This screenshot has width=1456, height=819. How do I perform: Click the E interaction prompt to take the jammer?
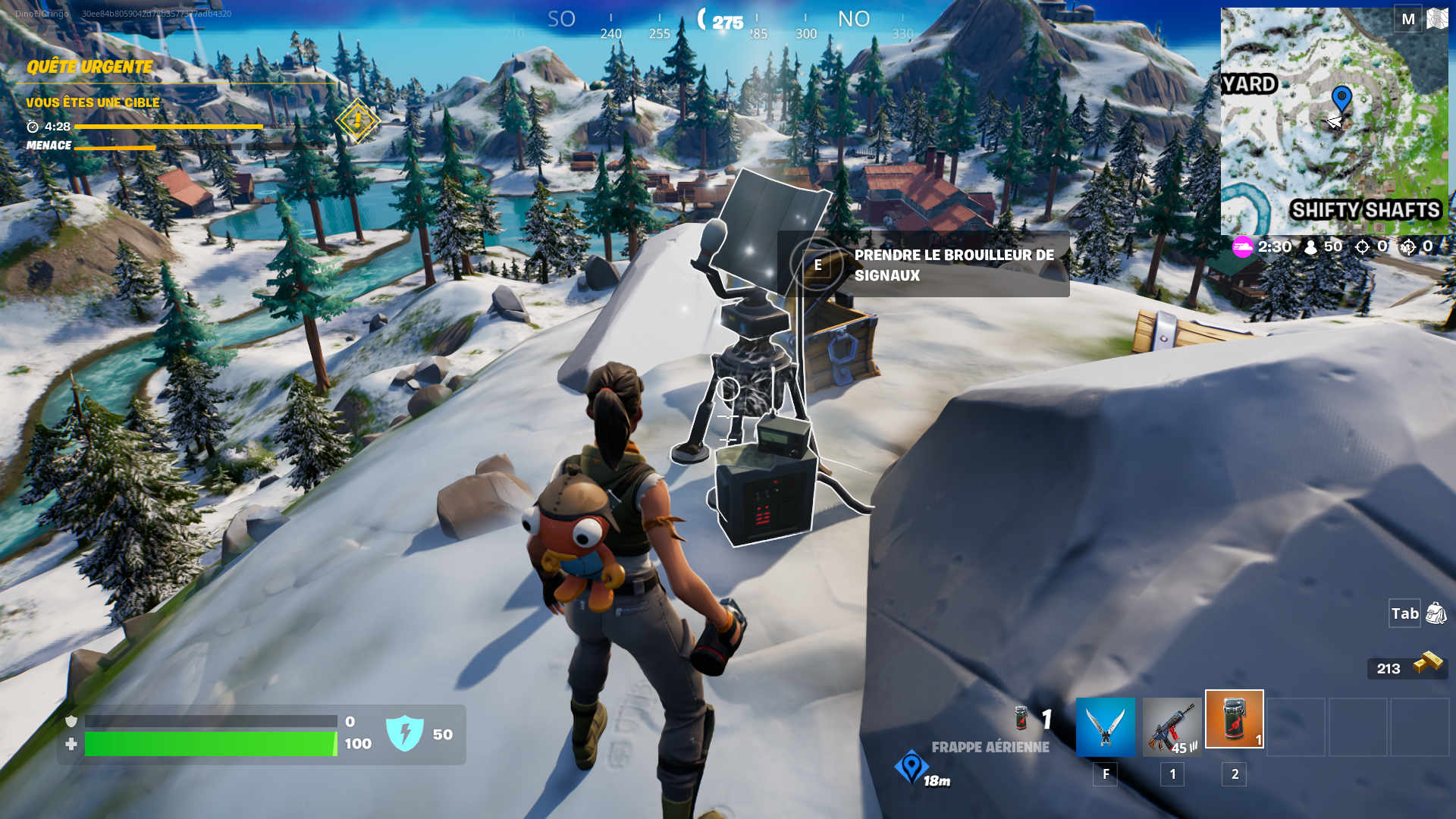click(817, 264)
